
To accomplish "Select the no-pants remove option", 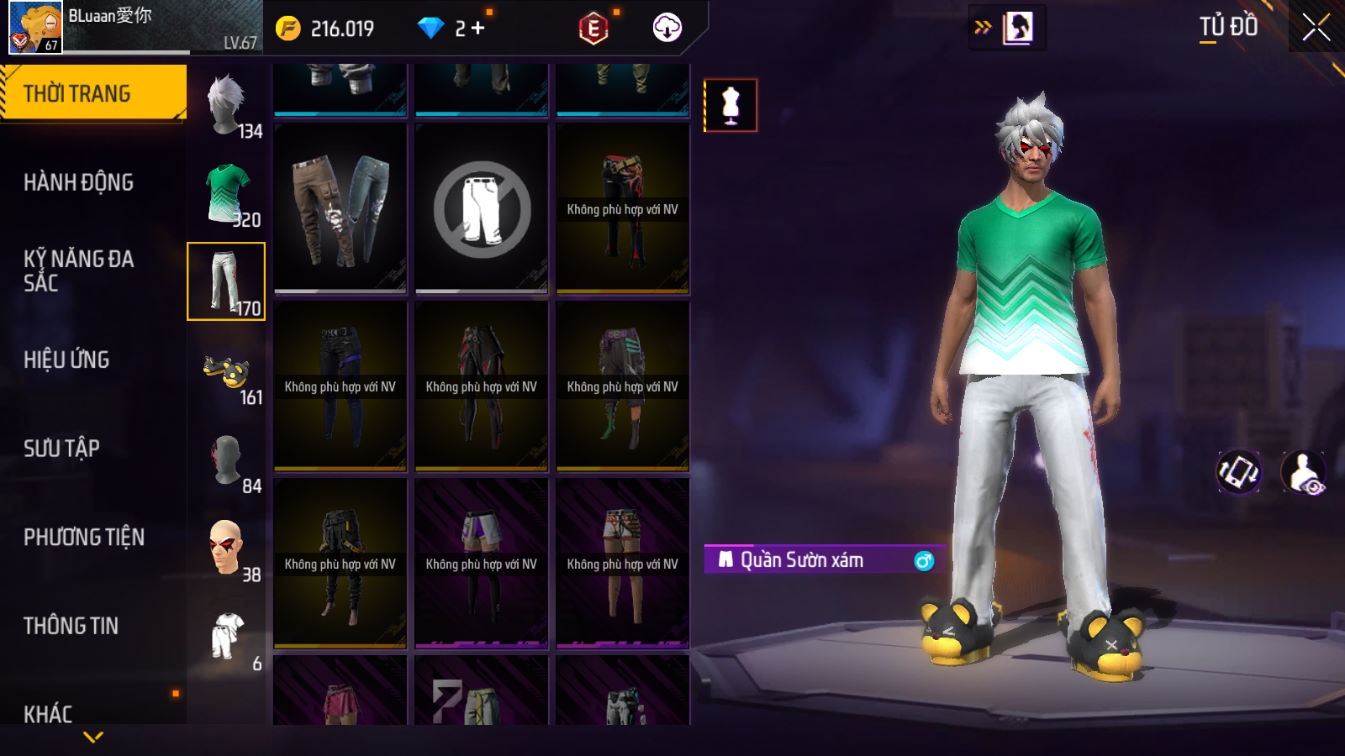I will point(481,208).
